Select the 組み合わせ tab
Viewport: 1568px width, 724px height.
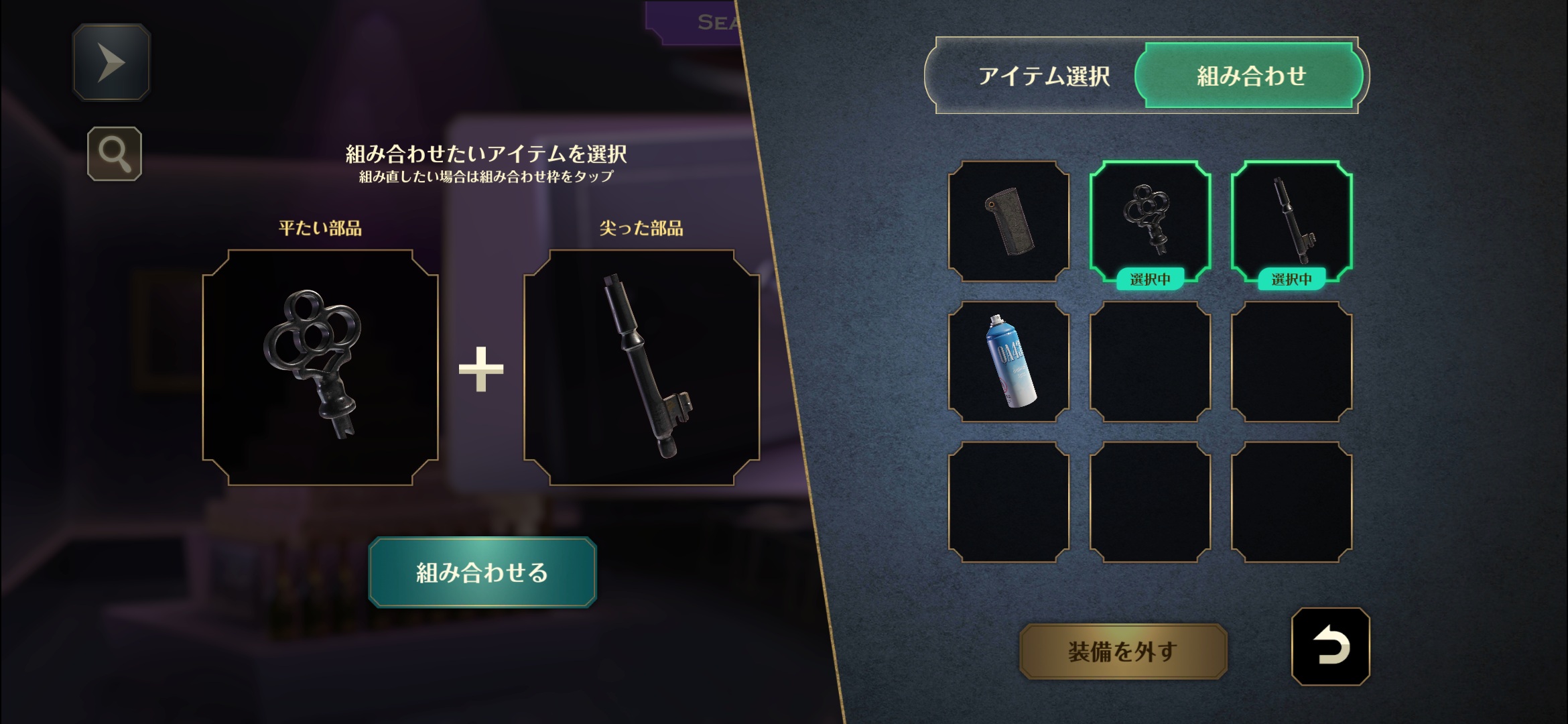pos(1250,76)
